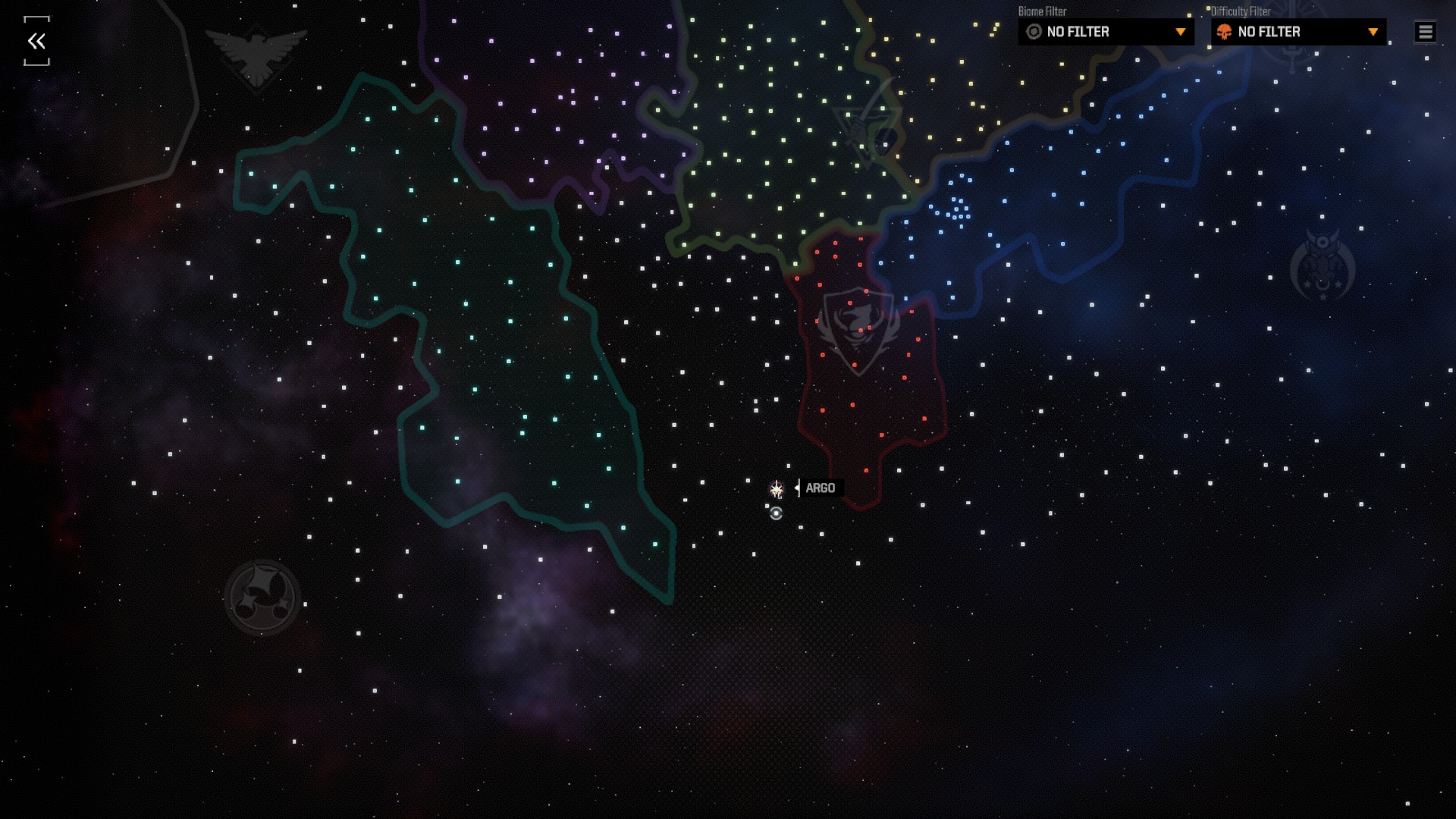Click the circled current-location indicator below ARGO
The width and height of the screenshot is (1456, 819).
coord(777,514)
